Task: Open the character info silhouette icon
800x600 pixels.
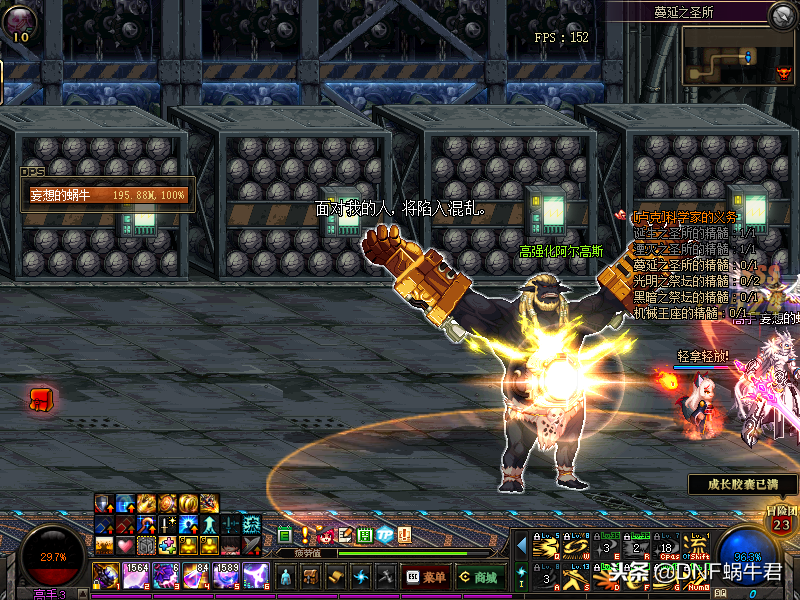Action: (286, 577)
